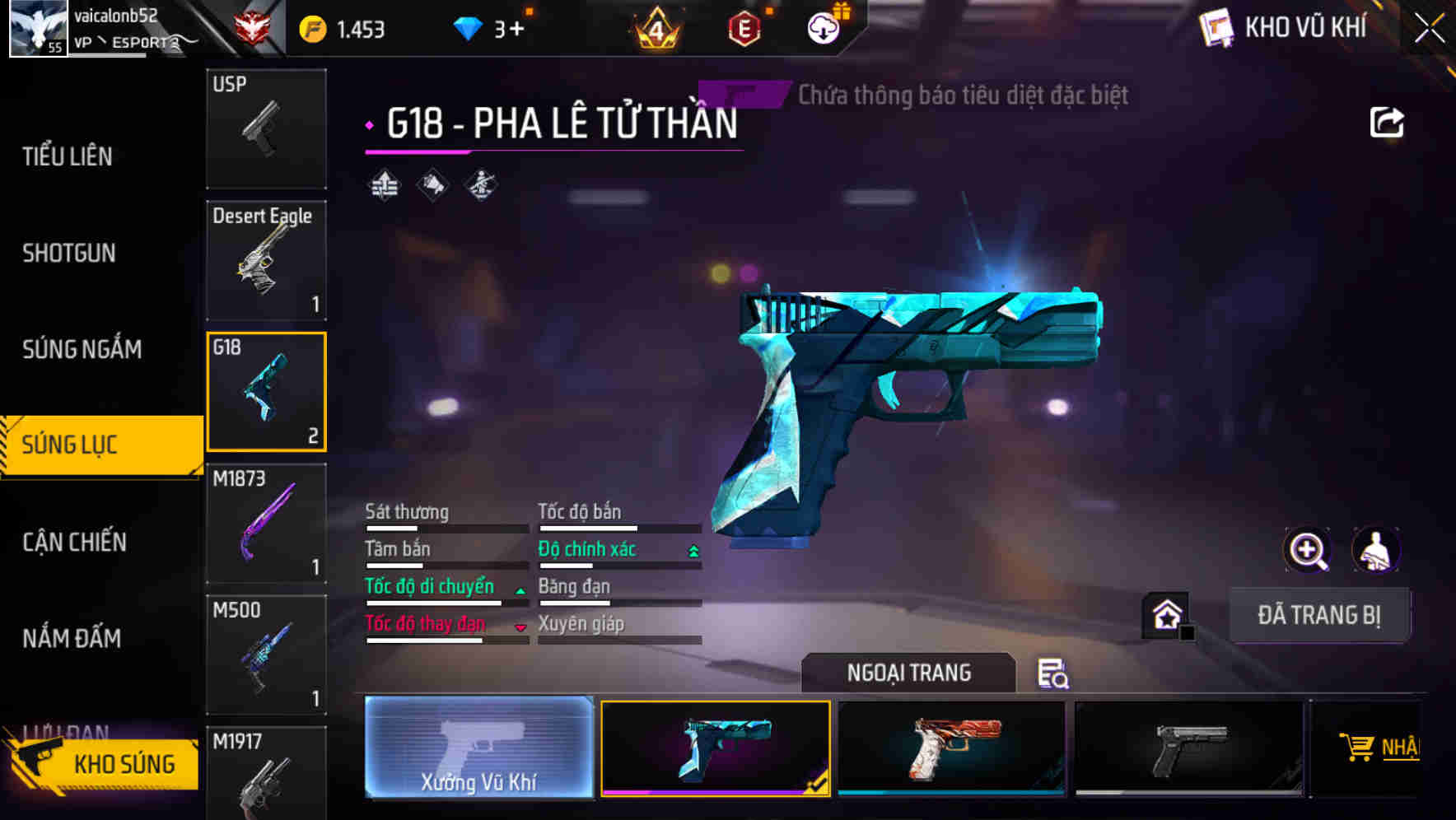Select the Desert Eagle from the weapon list

pos(265,259)
